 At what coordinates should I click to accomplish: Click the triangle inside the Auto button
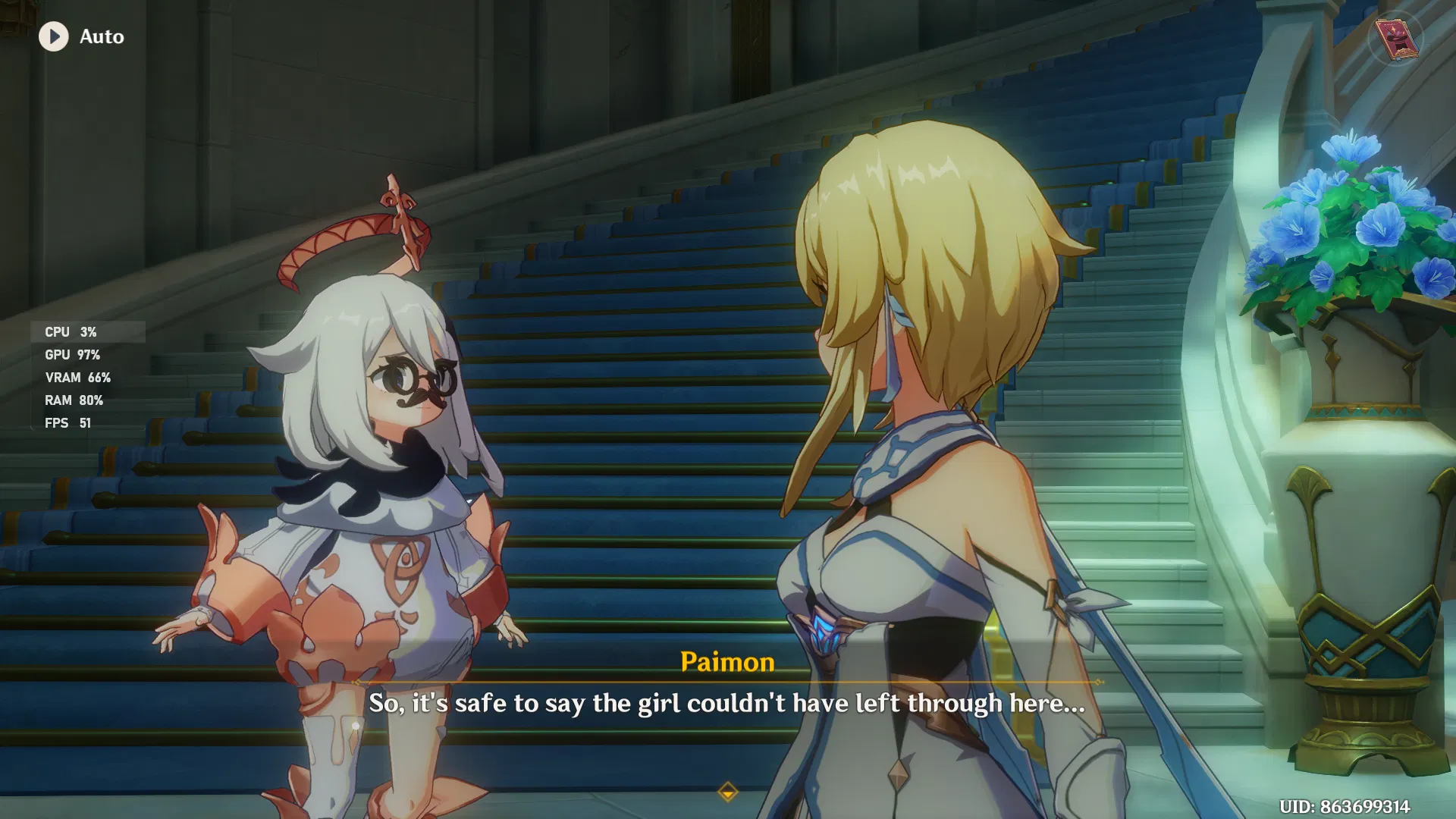[55, 36]
